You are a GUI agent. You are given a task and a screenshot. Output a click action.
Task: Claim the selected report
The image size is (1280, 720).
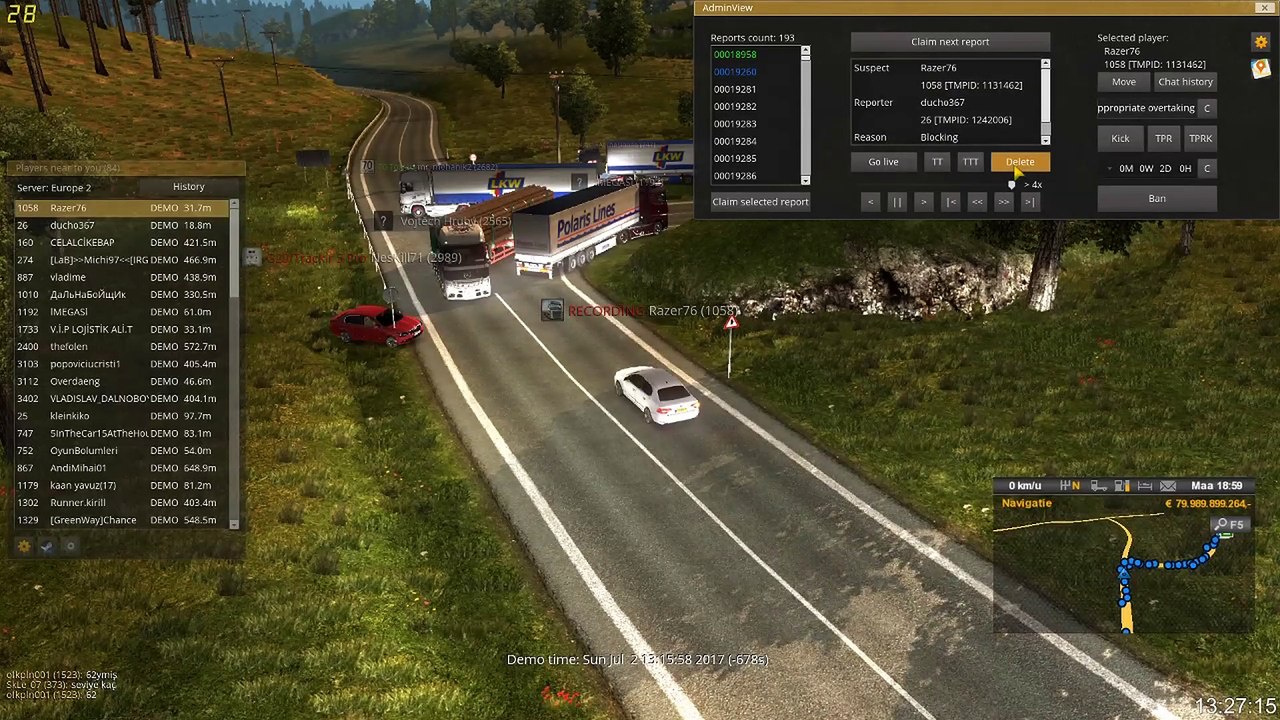point(760,202)
